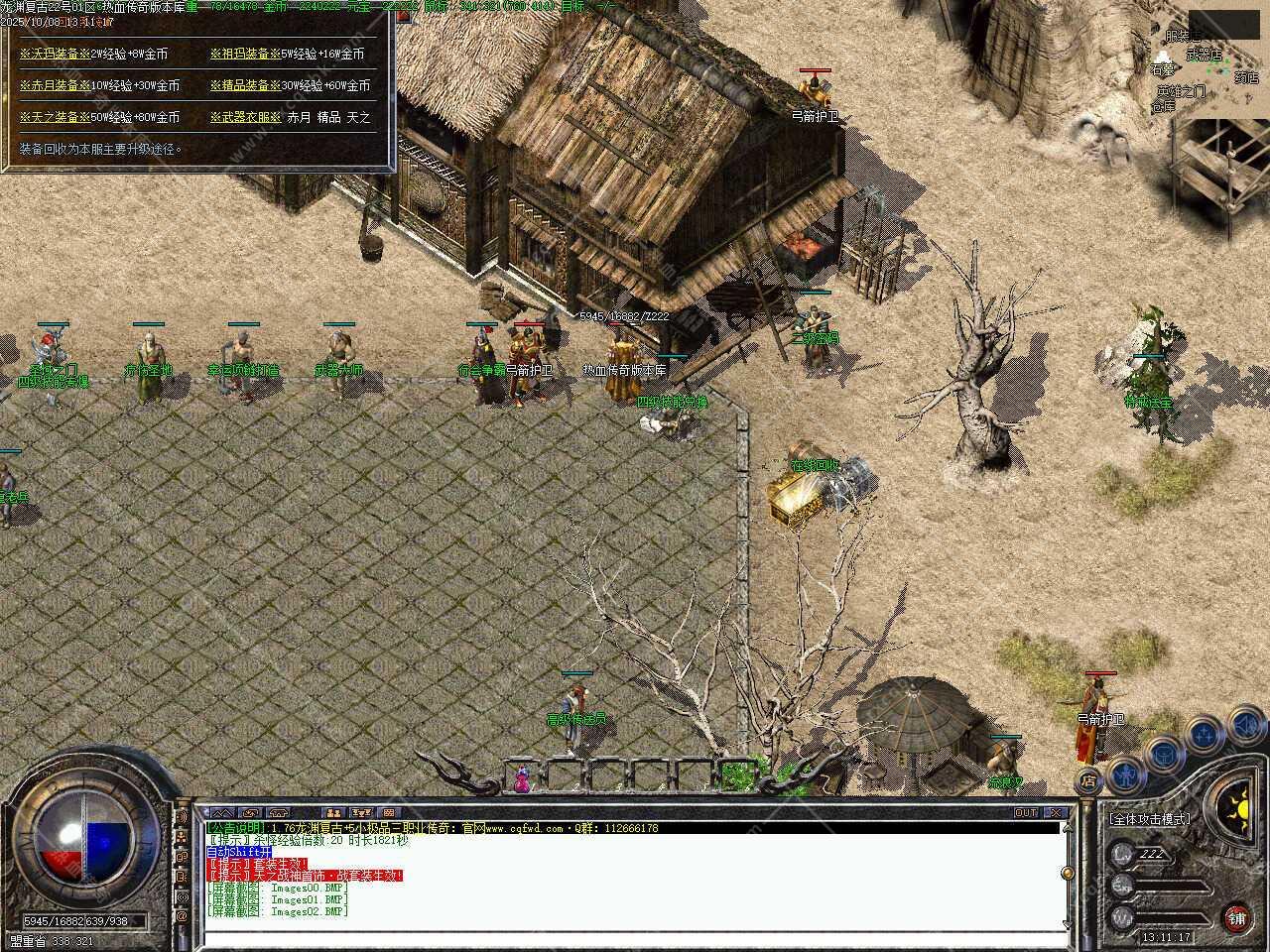Click the OUT button above the chat
Image resolution: width=1270 pixels, height=952 pixels.
click(1026, 812)
